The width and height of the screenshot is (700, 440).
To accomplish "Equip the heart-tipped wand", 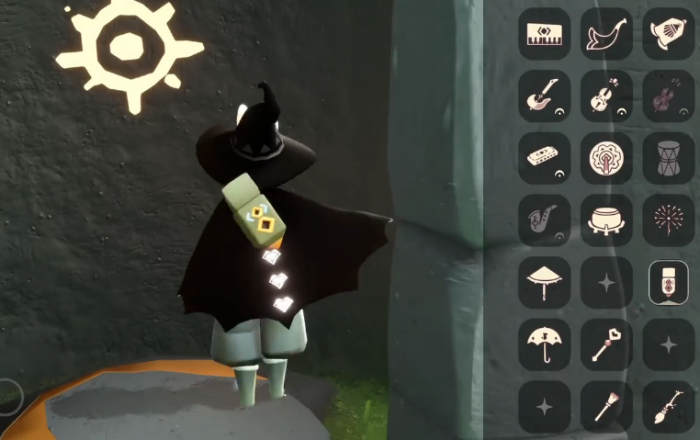I will coord(606,345).
